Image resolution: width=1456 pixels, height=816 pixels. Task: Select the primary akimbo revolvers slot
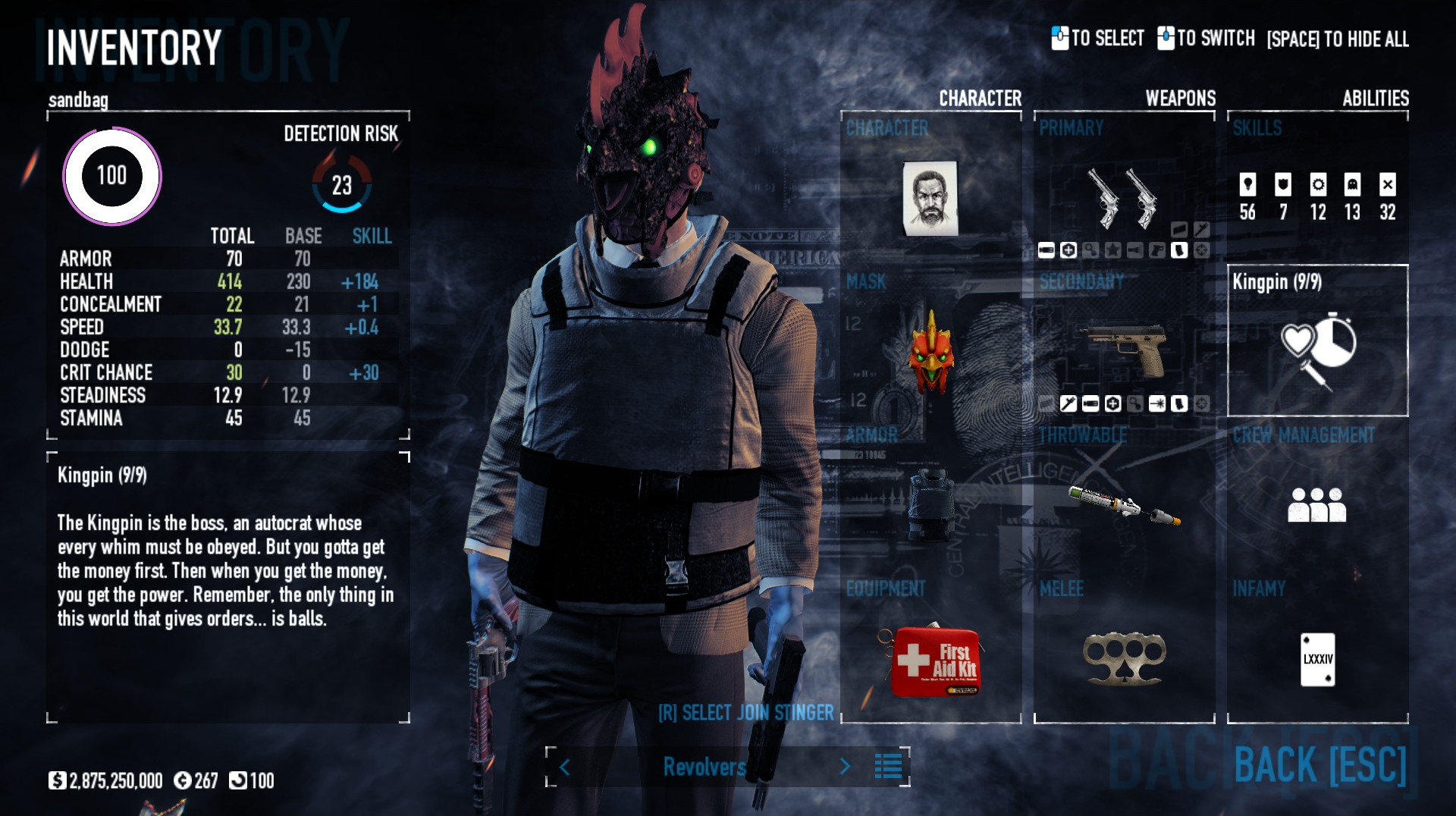tap(1123, 197)
